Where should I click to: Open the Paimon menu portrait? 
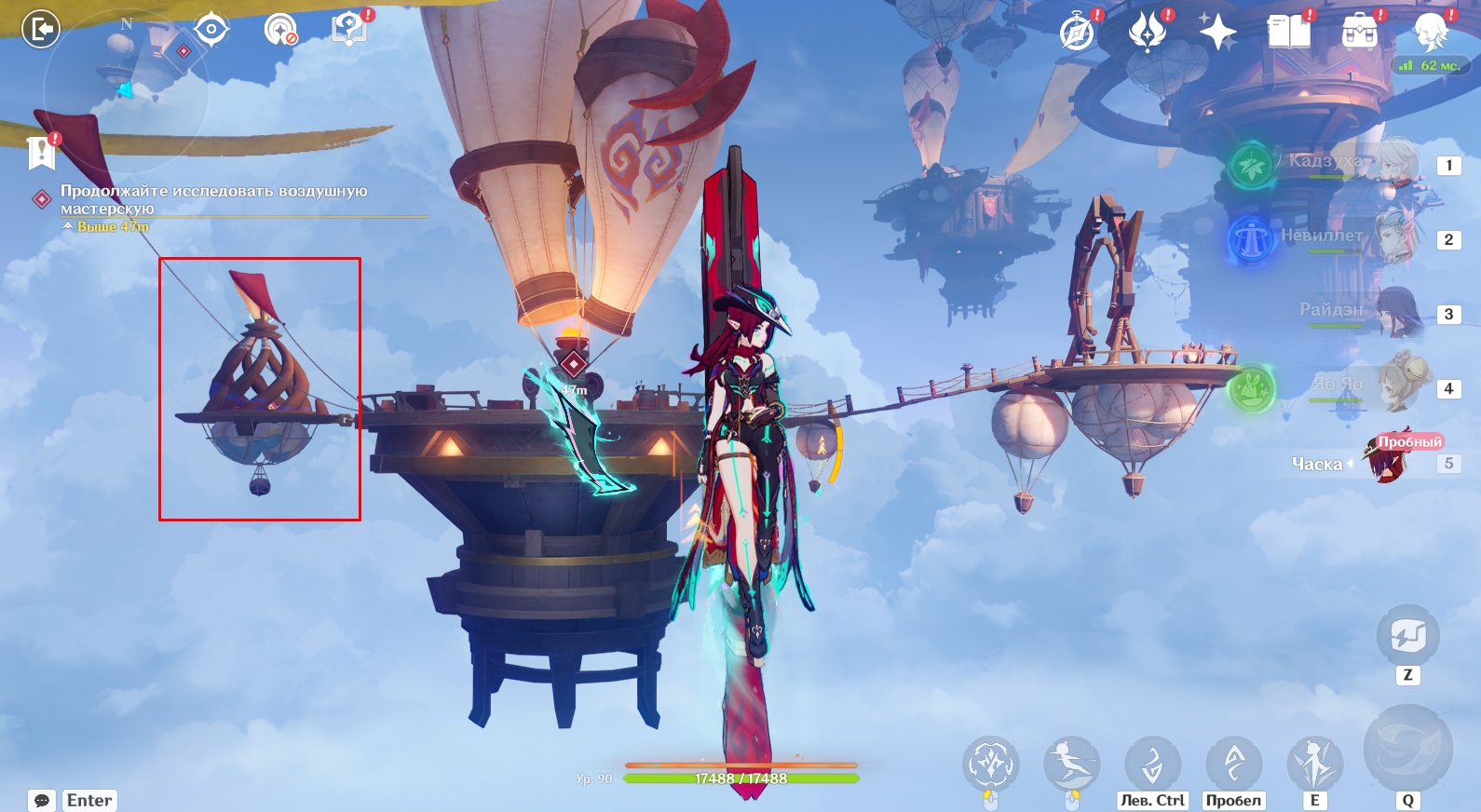[x=1430, y=33]
